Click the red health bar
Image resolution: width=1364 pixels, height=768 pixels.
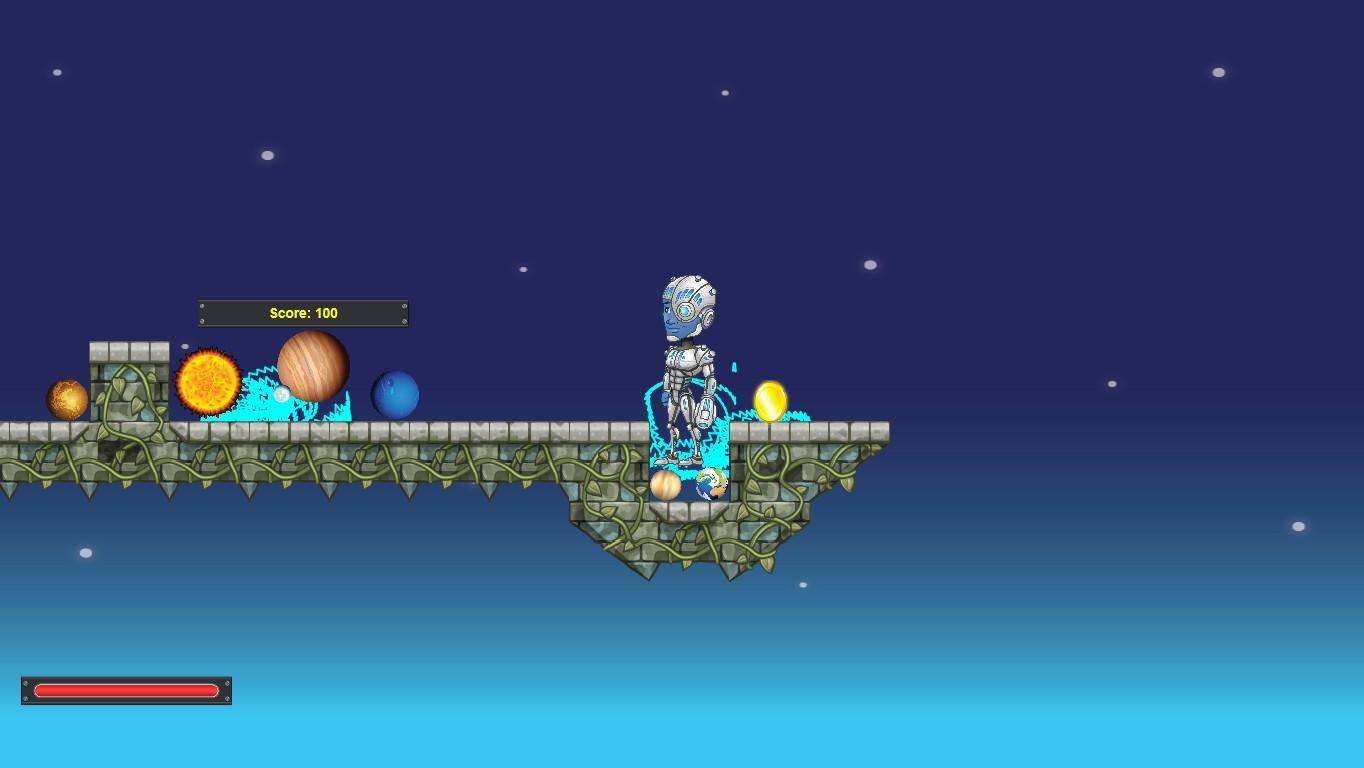coord(126,690)
